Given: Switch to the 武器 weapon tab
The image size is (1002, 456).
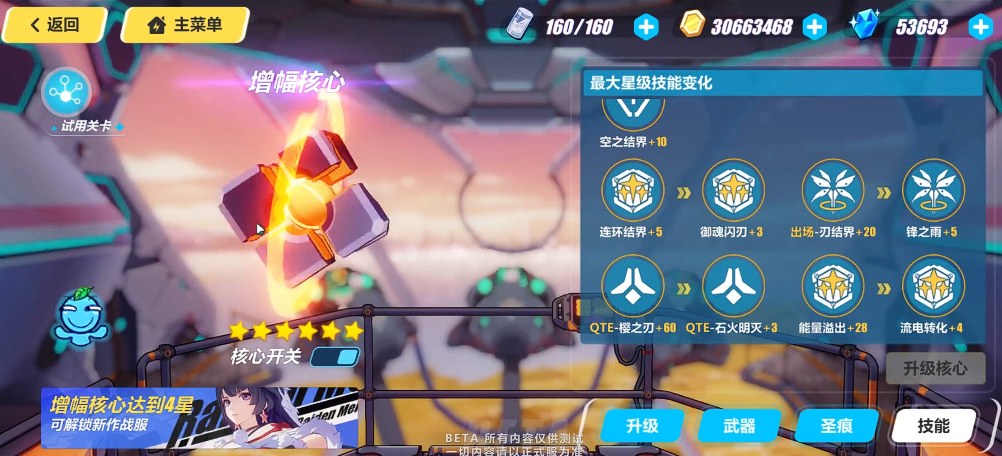Looking at the screenshot, I should point(739,425).
